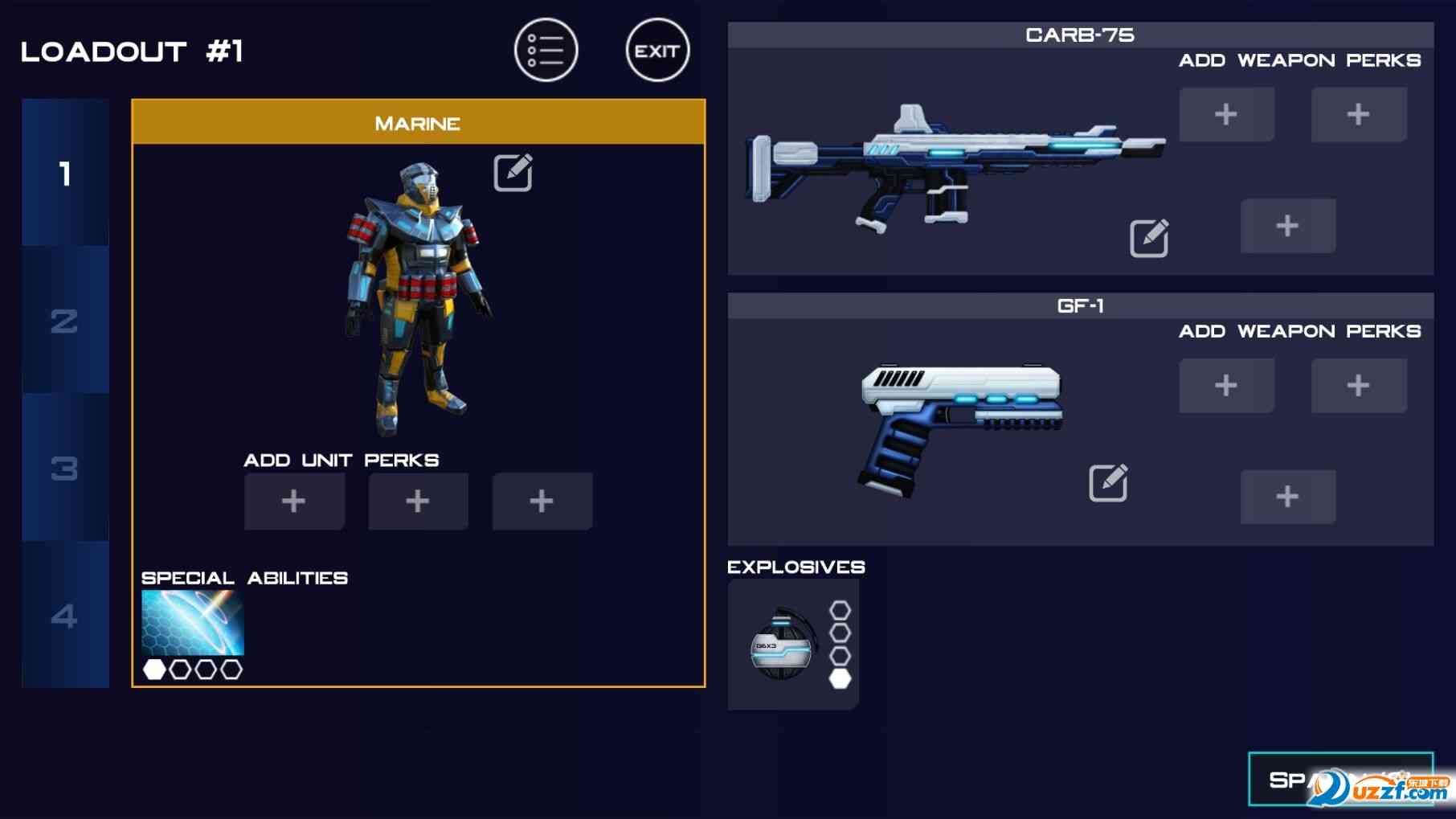
Task: Select the shield special ability thumbnail
Action: [193, 623]
